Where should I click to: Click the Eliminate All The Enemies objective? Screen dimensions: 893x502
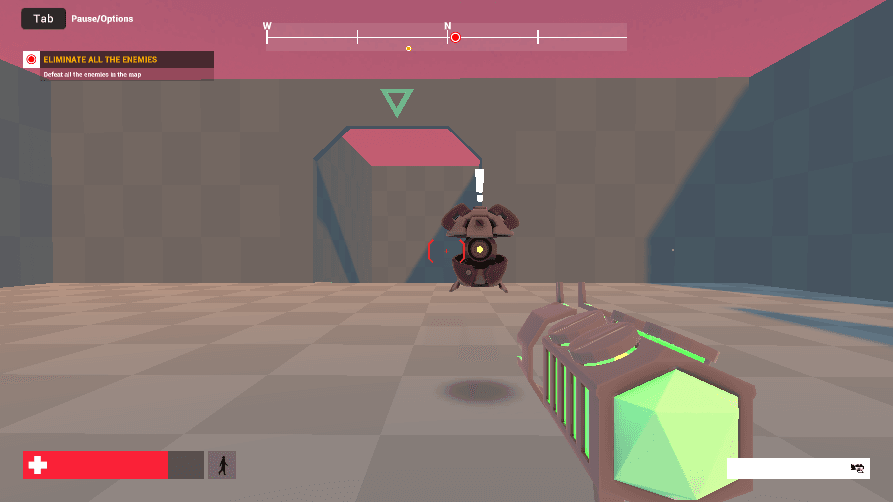click(x=100, y=60)
